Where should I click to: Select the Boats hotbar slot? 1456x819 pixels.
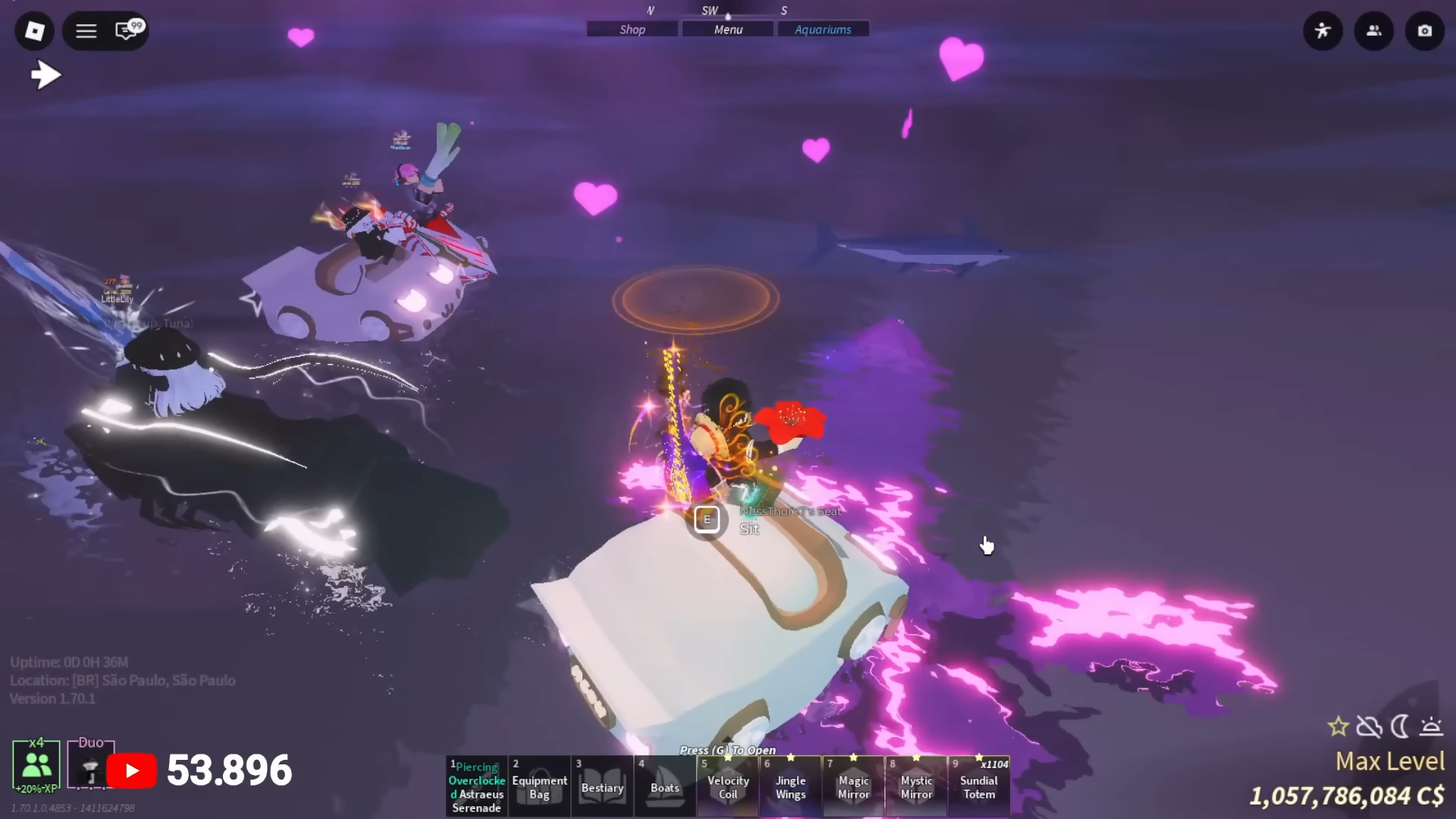coord(665,787)
